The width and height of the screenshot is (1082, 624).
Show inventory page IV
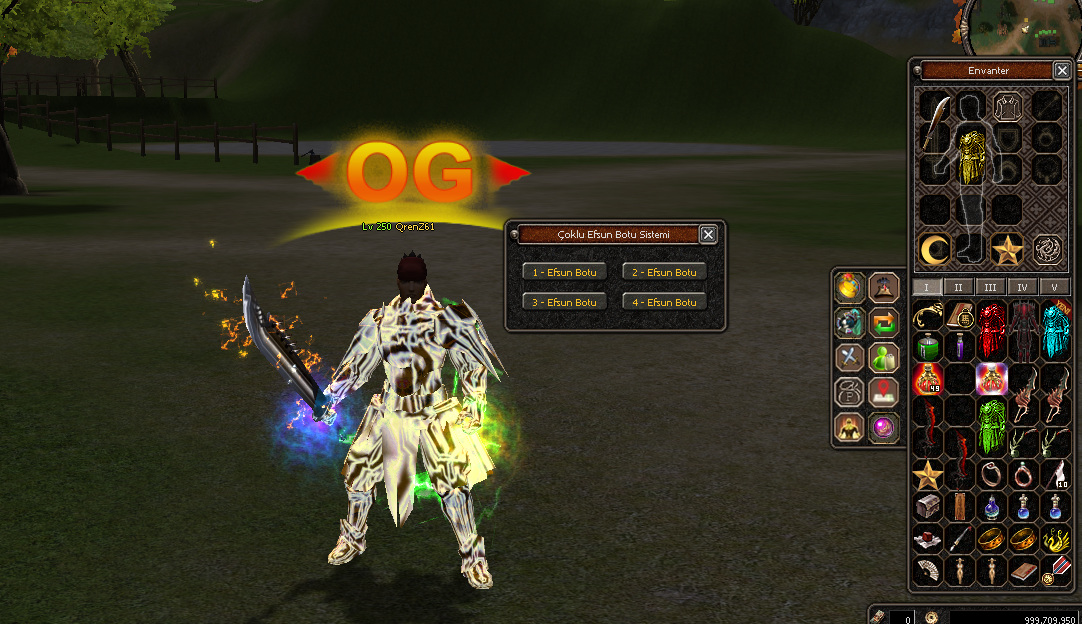pyautogui.click(x=1022, y=287)
